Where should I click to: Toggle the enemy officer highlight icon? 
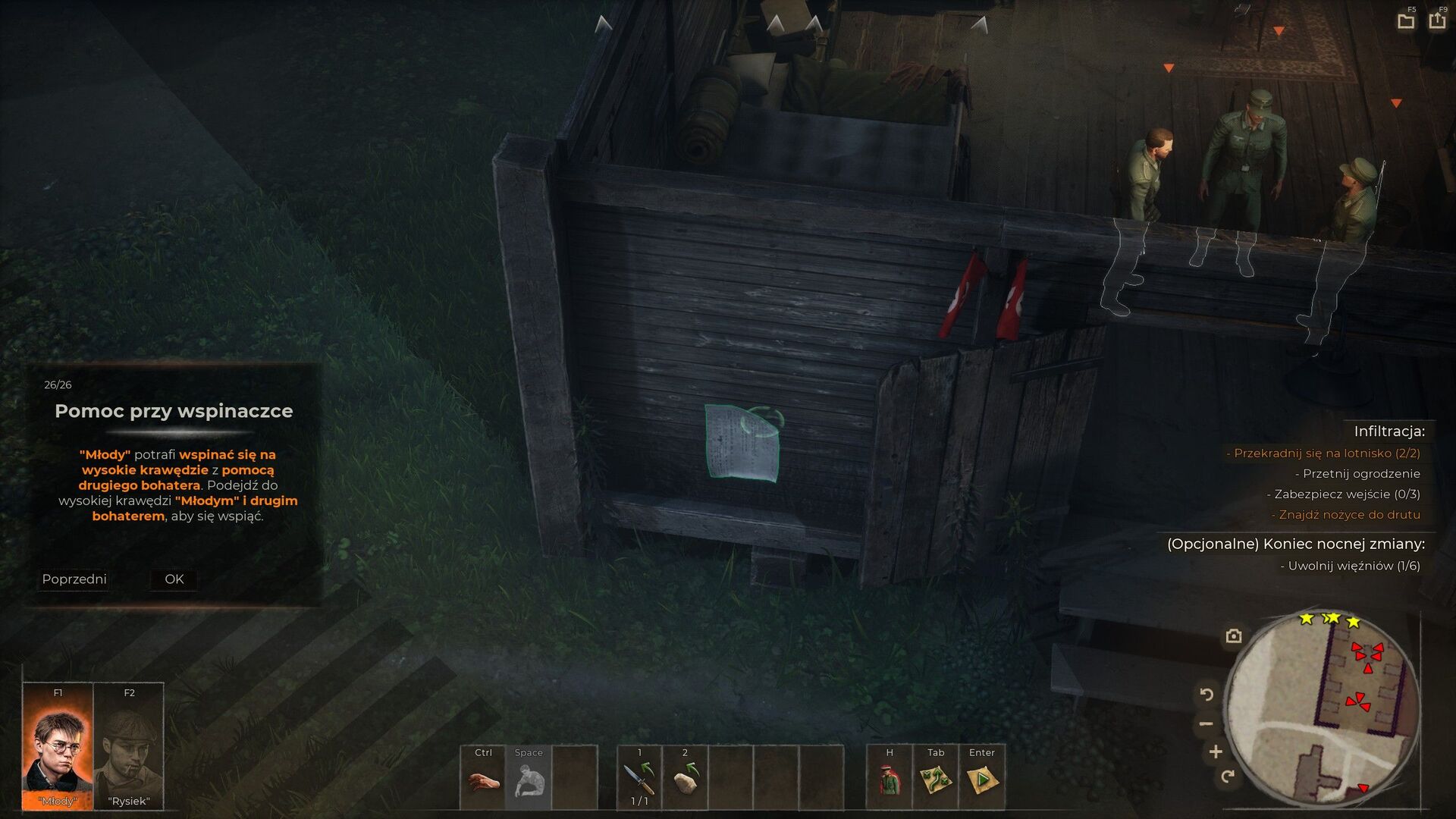pos(890,780)
